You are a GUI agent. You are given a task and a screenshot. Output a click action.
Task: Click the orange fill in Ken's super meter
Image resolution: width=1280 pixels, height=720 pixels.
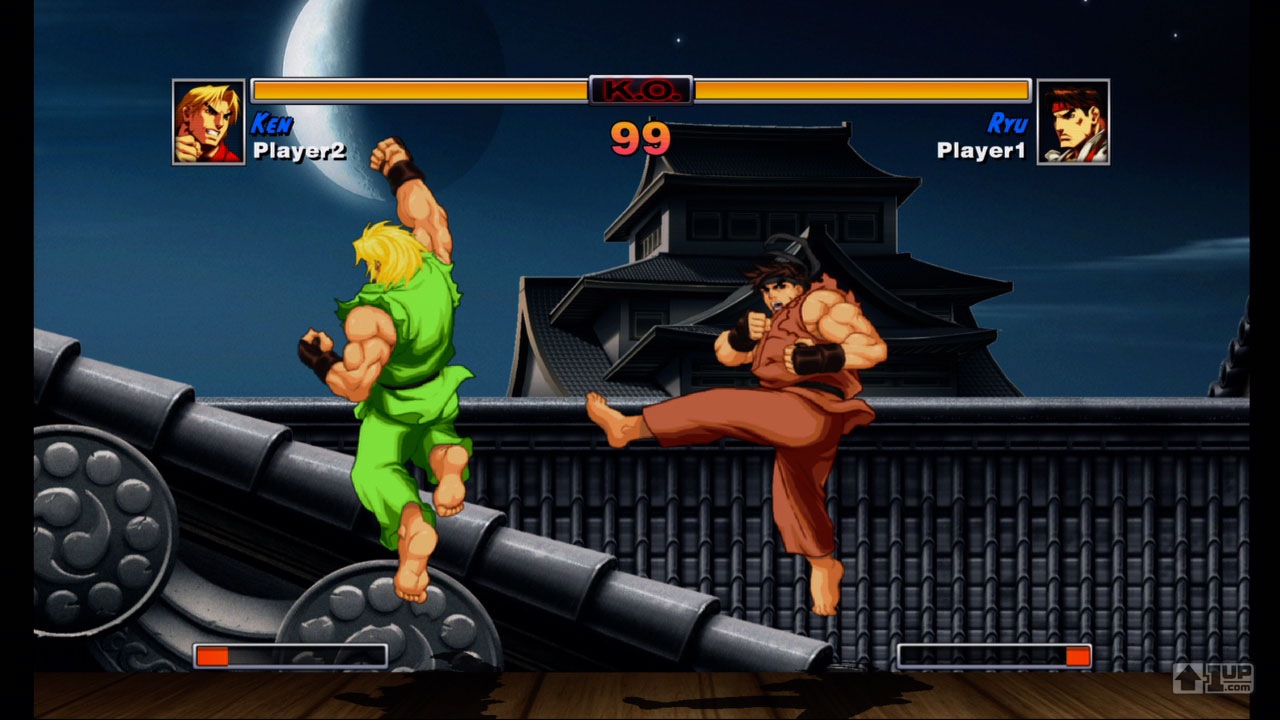click(212, 657)
